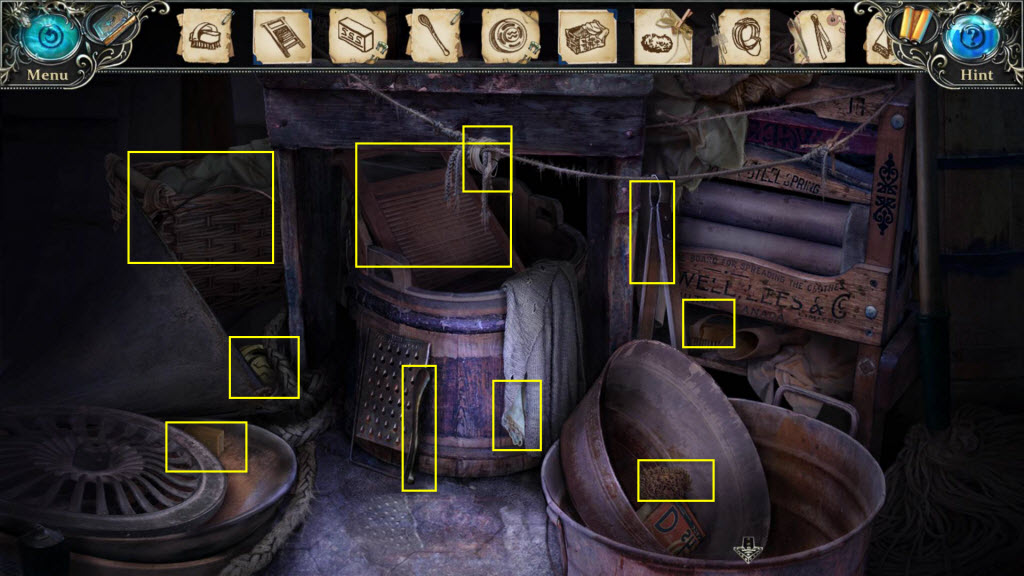The image size is (1024, 576).
Task: Select the sponge sketch card
Action: tap(663, 37)
